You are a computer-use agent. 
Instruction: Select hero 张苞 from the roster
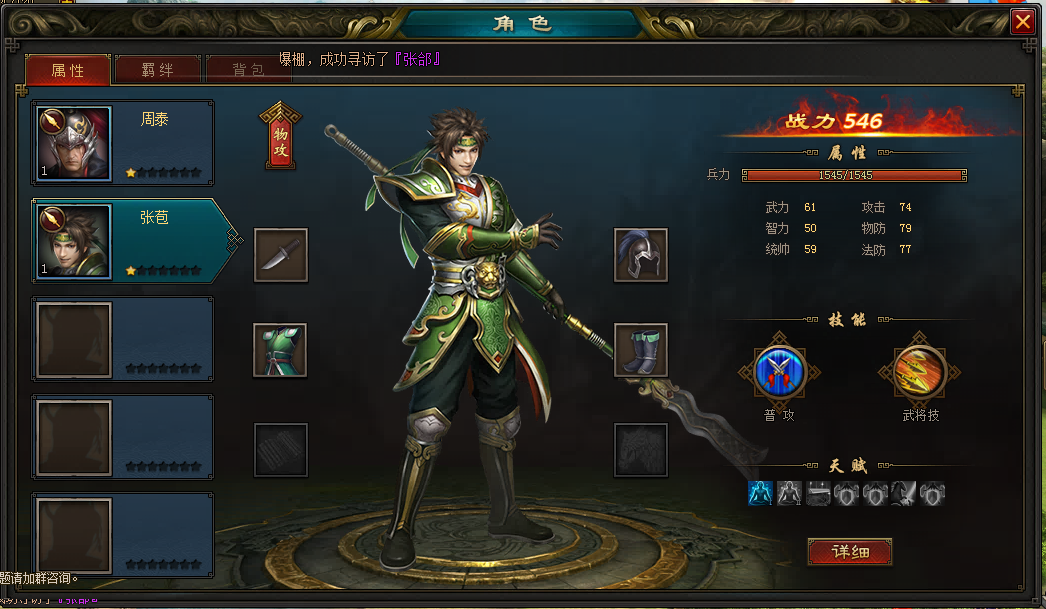pos(123,241)
